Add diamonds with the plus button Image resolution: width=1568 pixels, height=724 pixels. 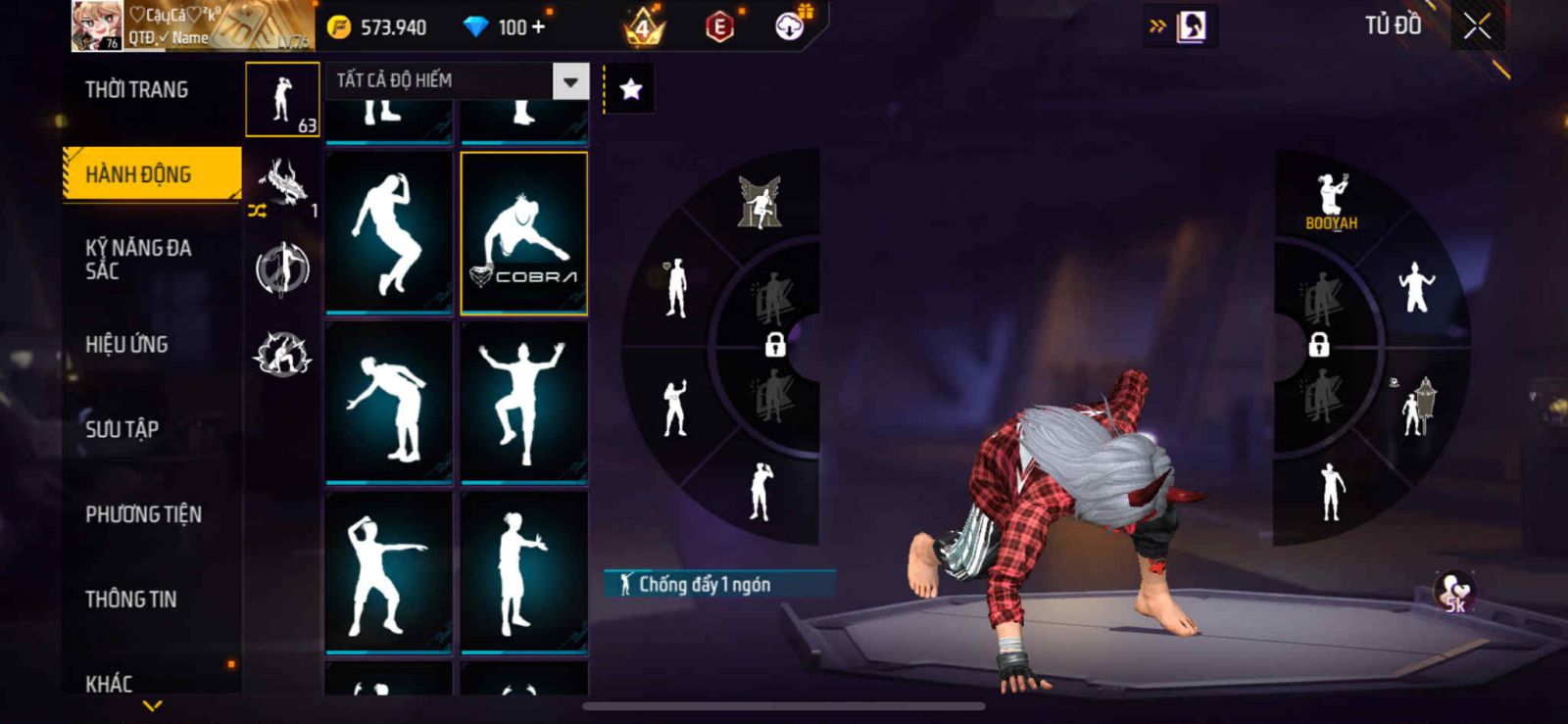pos(538,26)
